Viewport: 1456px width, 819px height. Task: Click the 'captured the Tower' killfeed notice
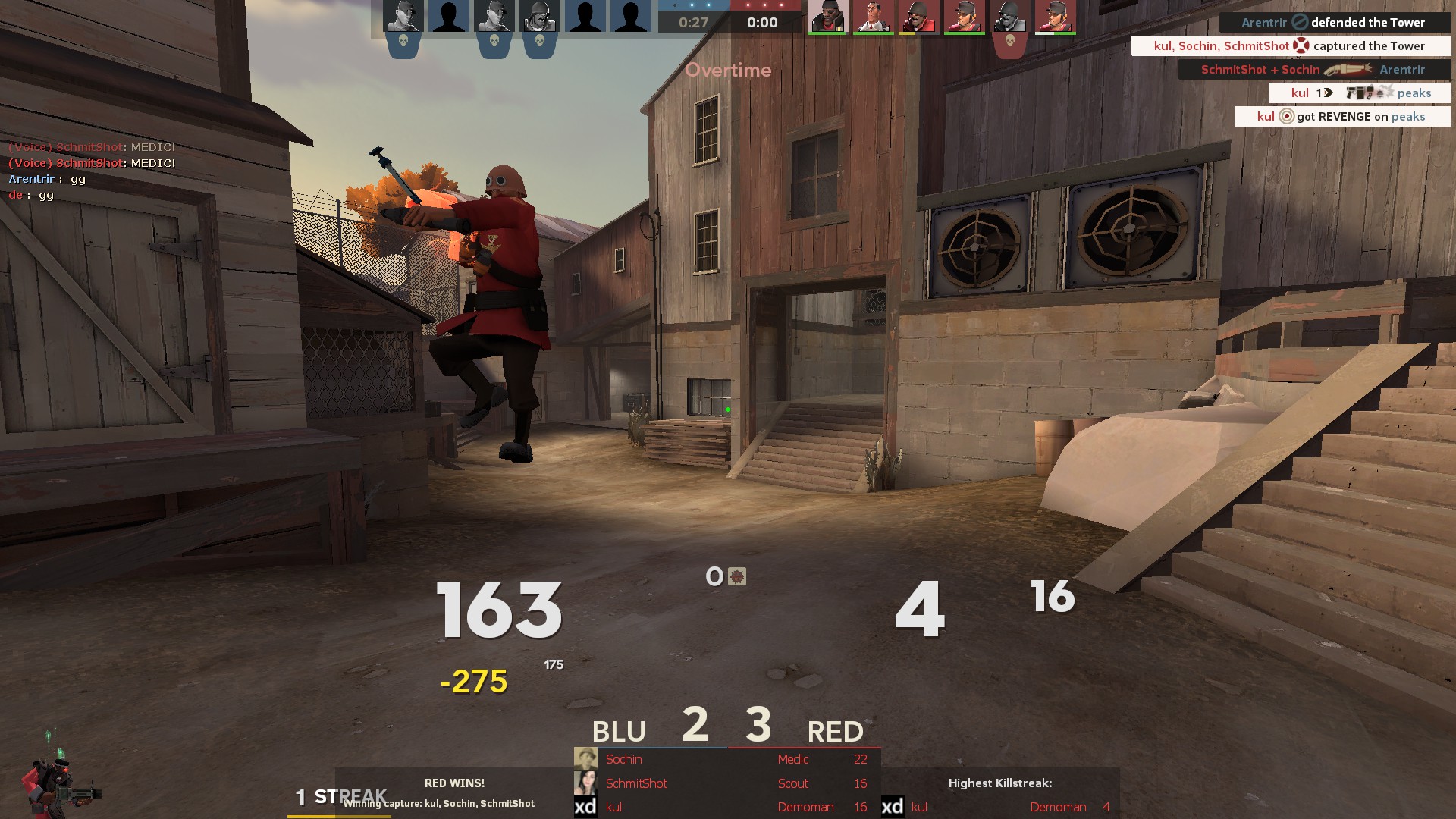click(x=1291, y=46)
